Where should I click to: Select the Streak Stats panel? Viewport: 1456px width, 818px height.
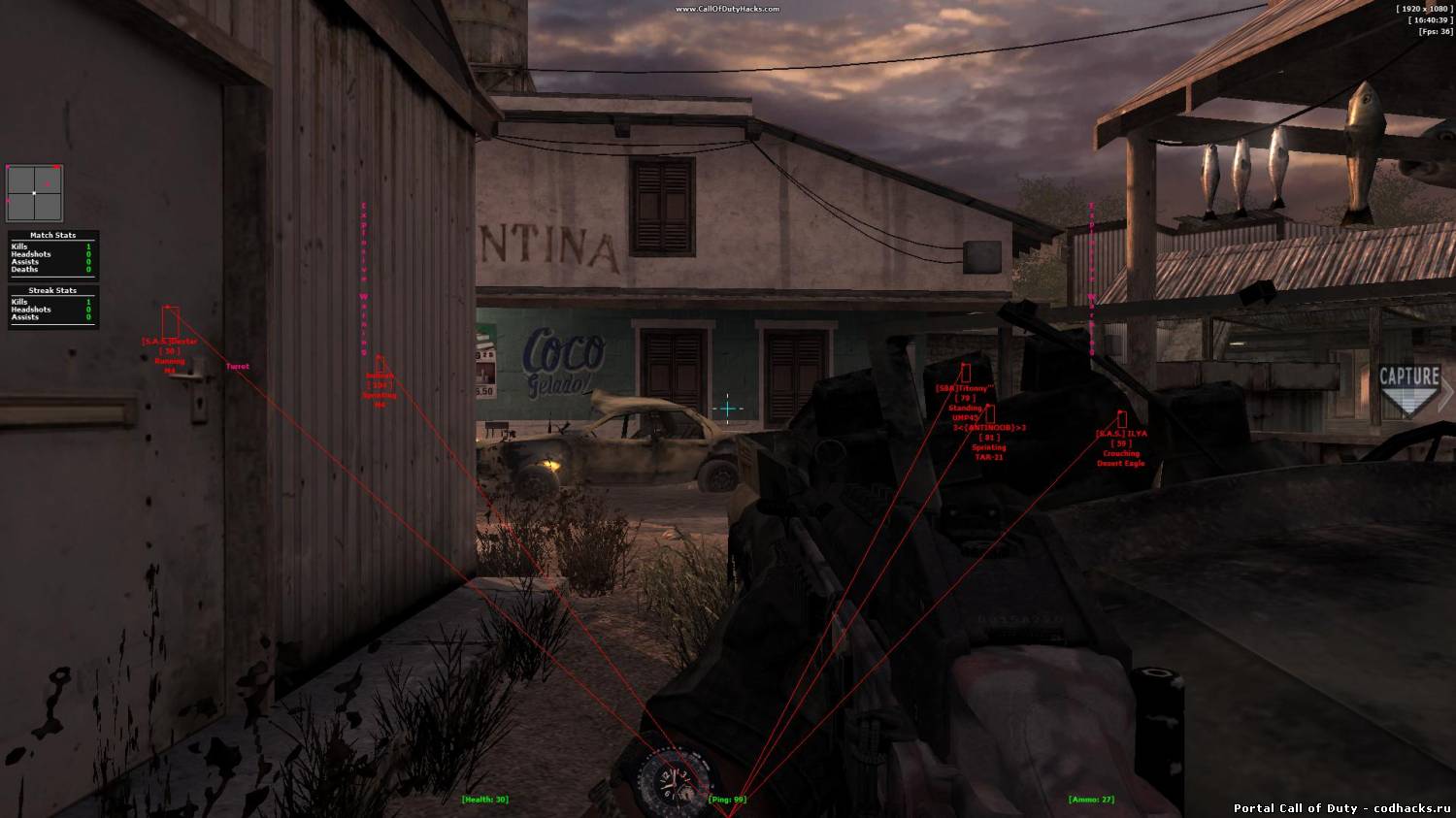click(52, 307)
